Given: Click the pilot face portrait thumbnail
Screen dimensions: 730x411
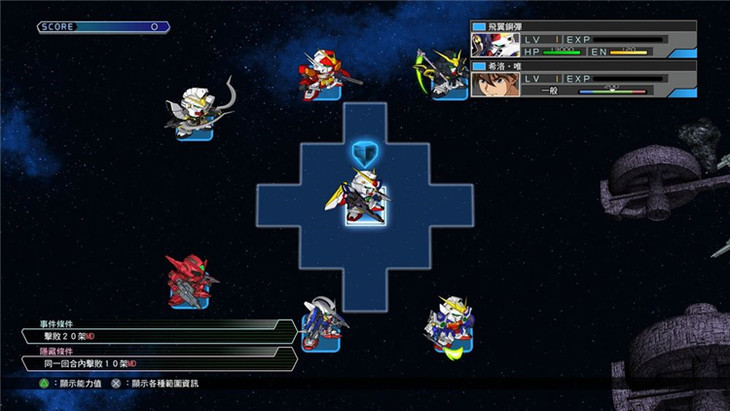Looking at the screenshot, I should (490, 81).
